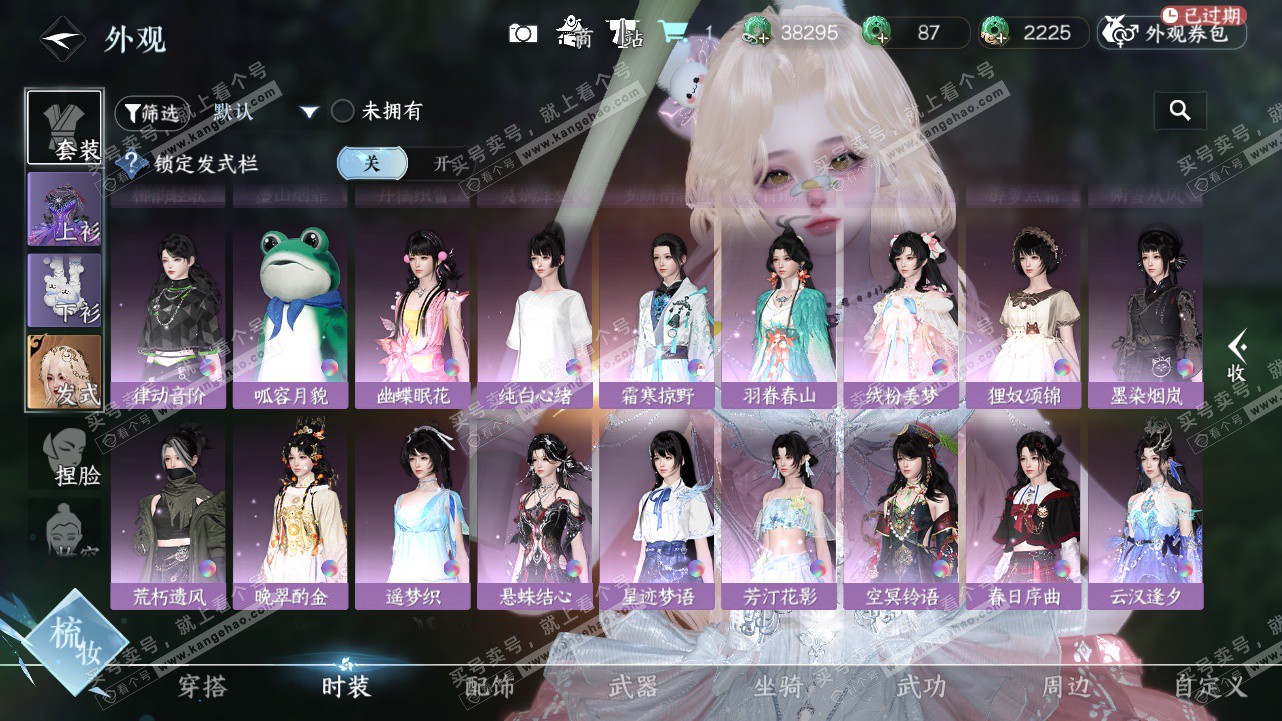This screenshot has width=1282, height=721.
Task: Go back using the top-left arrow button
Action: pos(62,39)
